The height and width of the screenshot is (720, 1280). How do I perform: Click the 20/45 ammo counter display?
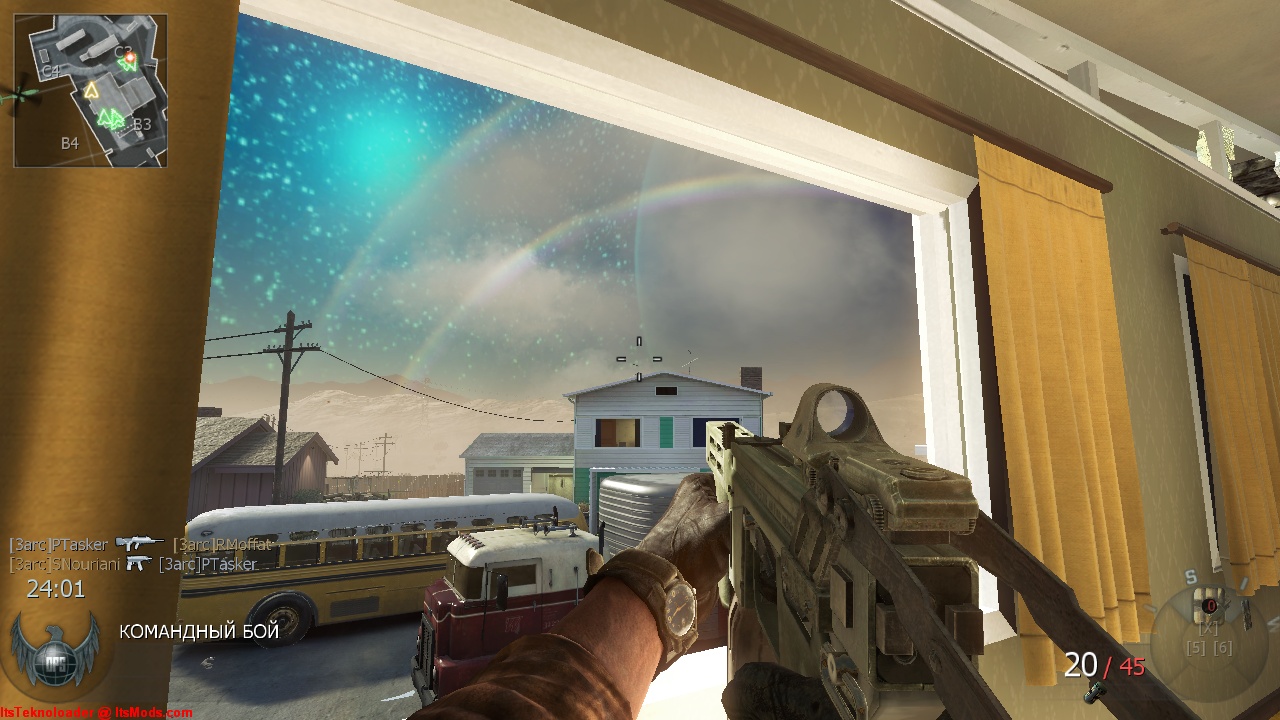[x=1103, y=664]
